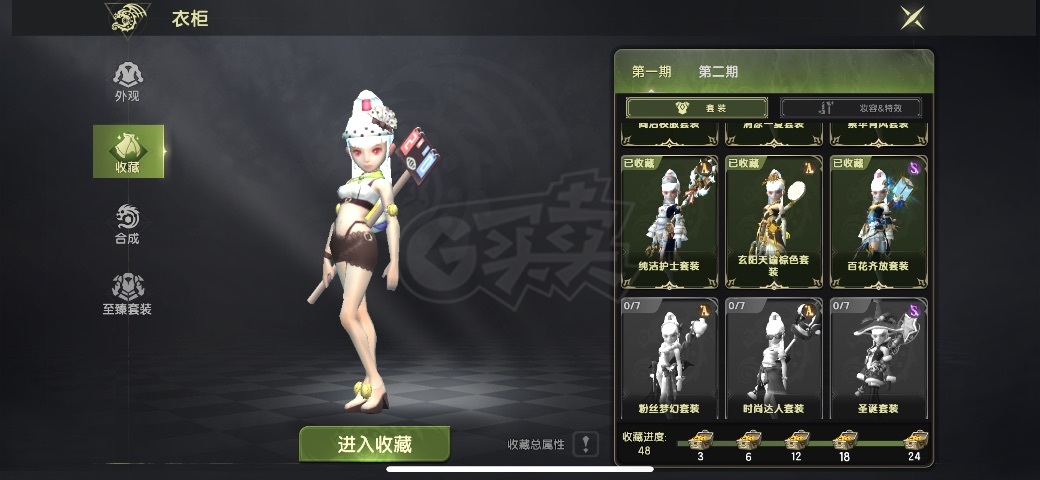
Task: Select the 妆容&特效 category tab
Action: (851, 107)
